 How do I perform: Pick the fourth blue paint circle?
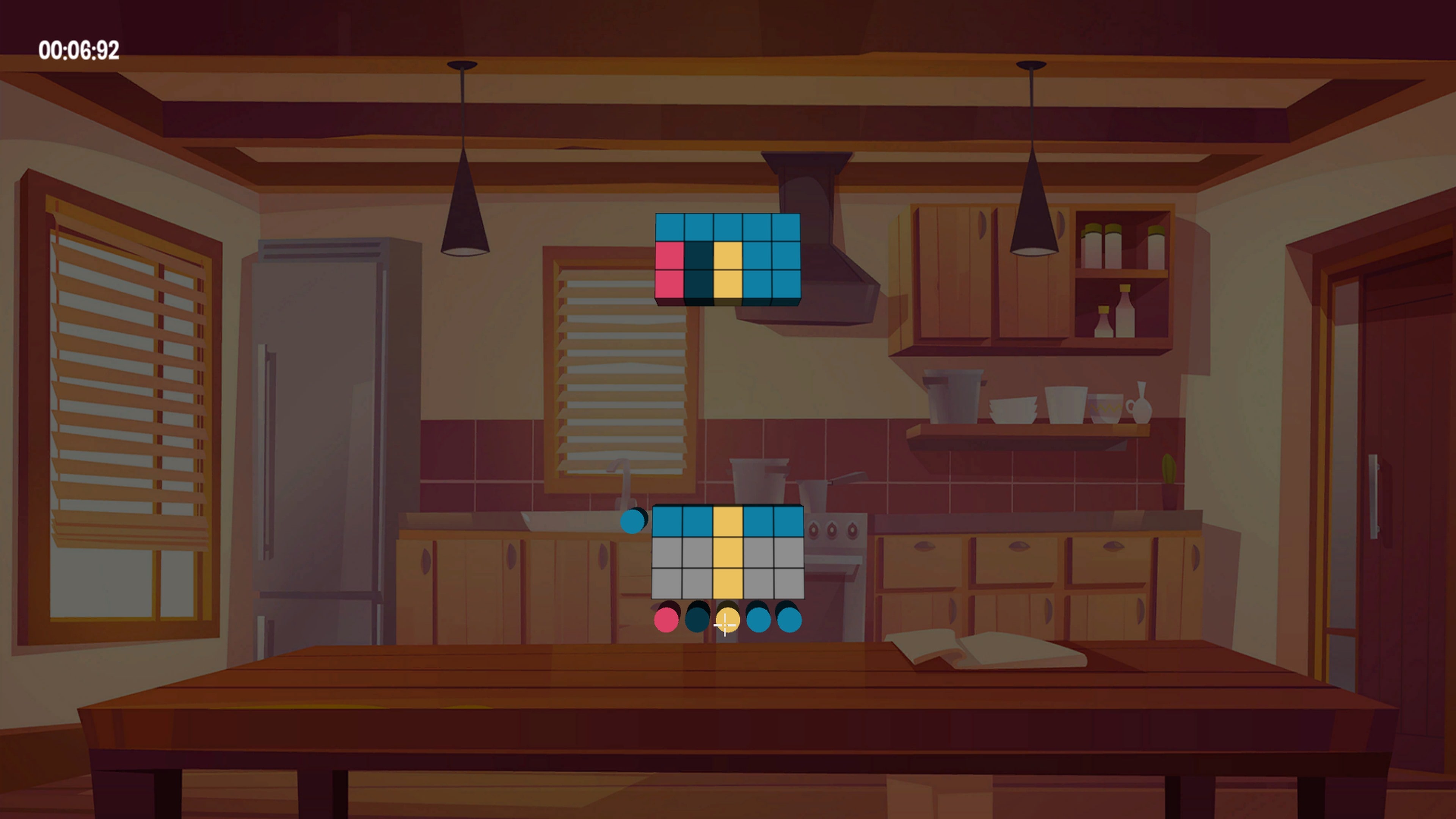coord(759,621)
